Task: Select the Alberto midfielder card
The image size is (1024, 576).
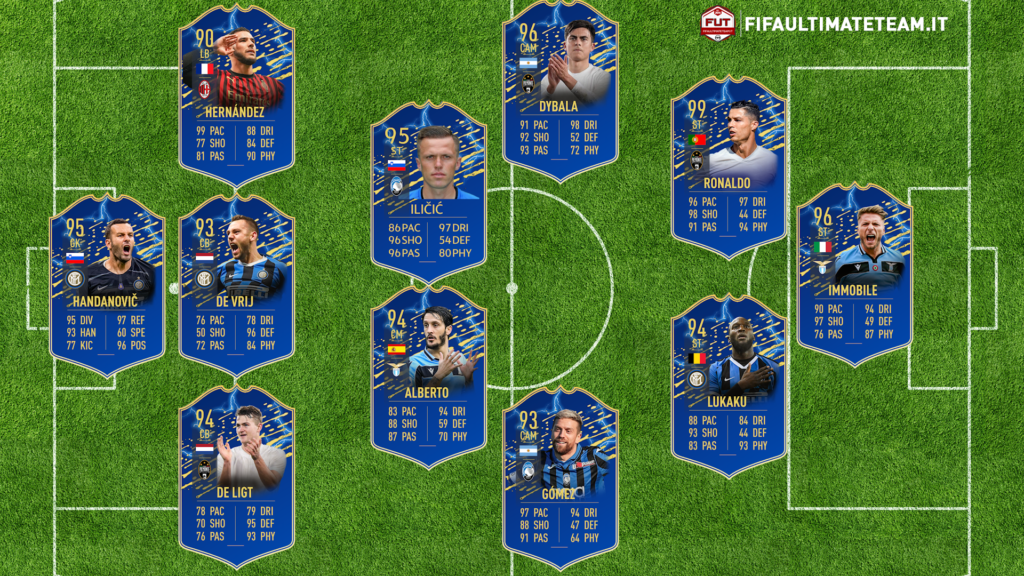Action: click(429, 377)
